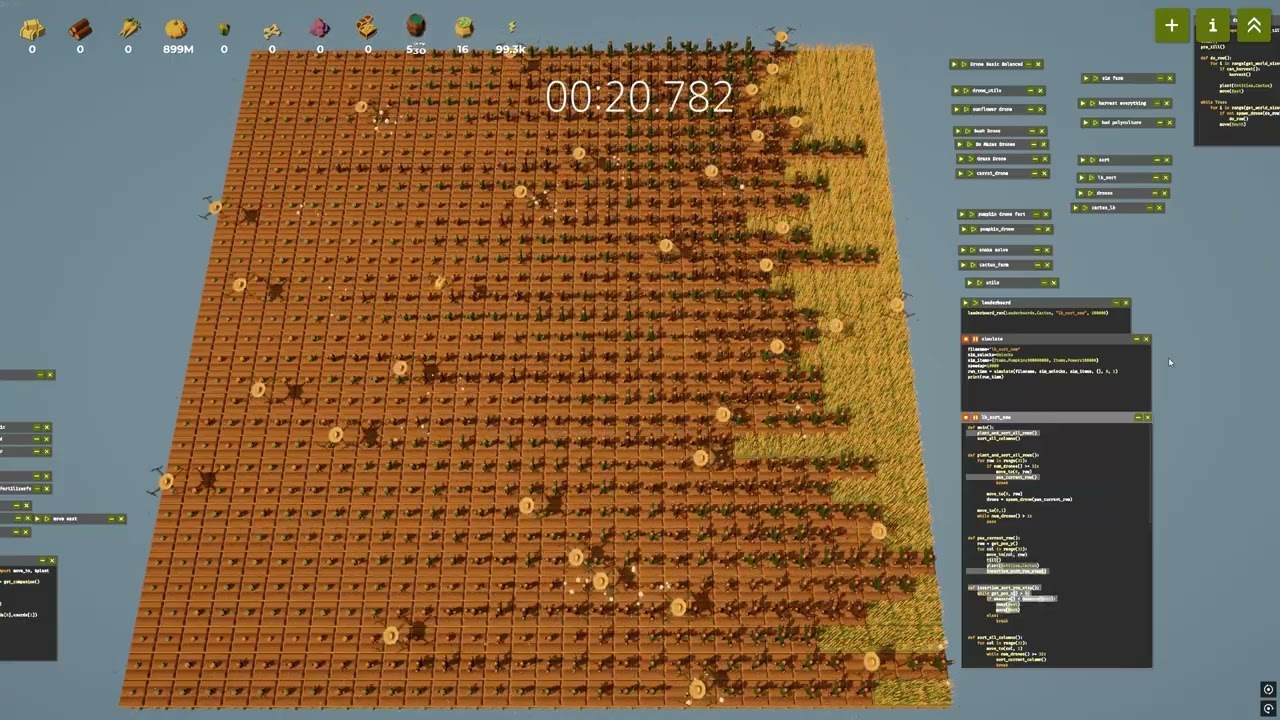Click the info icon in the top right corner
Image resolution: width=1280 pixels, height=720 pixels.
pos(1212,25)
